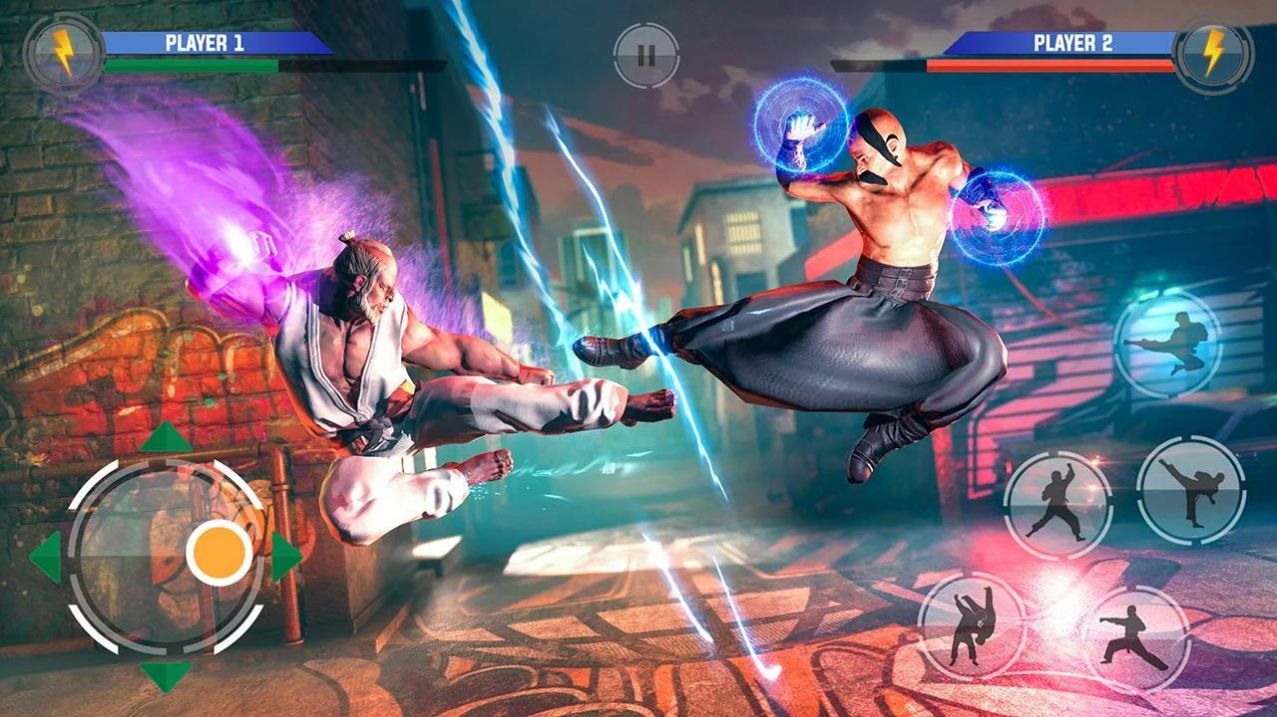The width and height of the screenshot is (1277, 717).
Task: Trigger the flying jump kick attack
Action: 1167,344
